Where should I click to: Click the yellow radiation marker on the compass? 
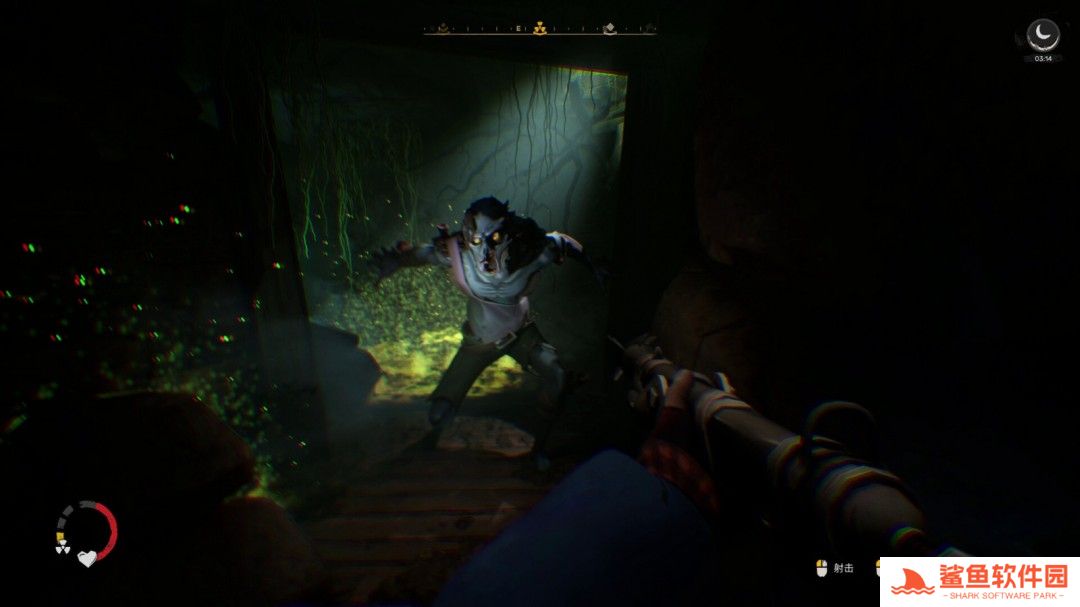point(540,28)
